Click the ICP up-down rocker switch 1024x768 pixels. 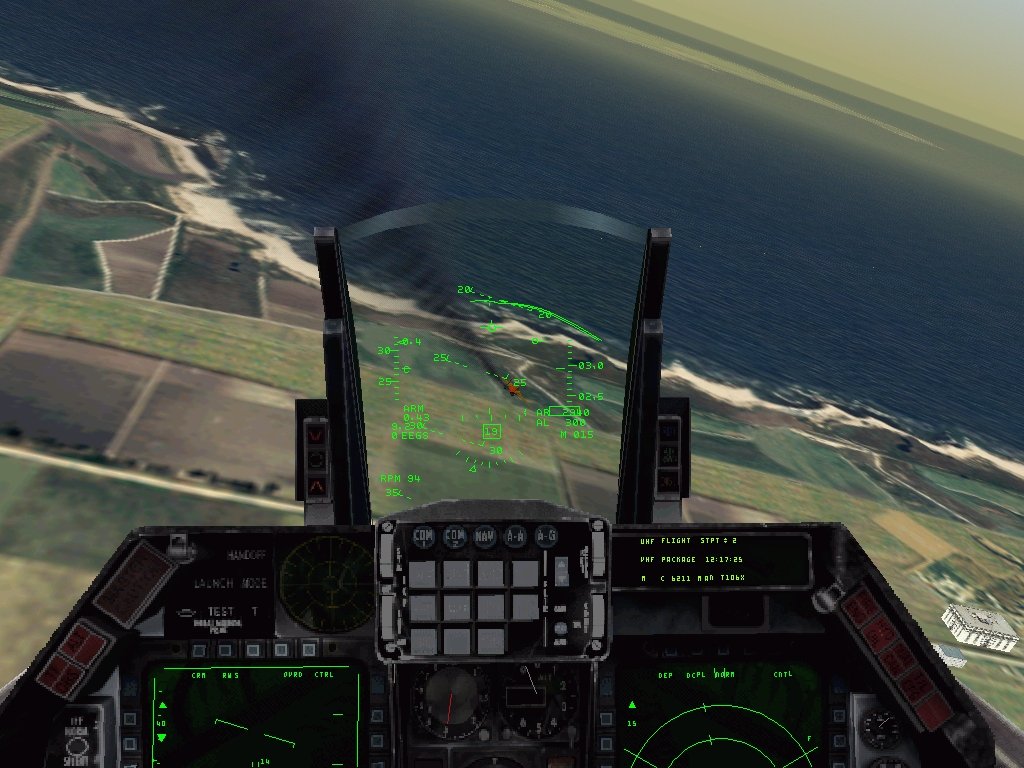pos(561,571)
